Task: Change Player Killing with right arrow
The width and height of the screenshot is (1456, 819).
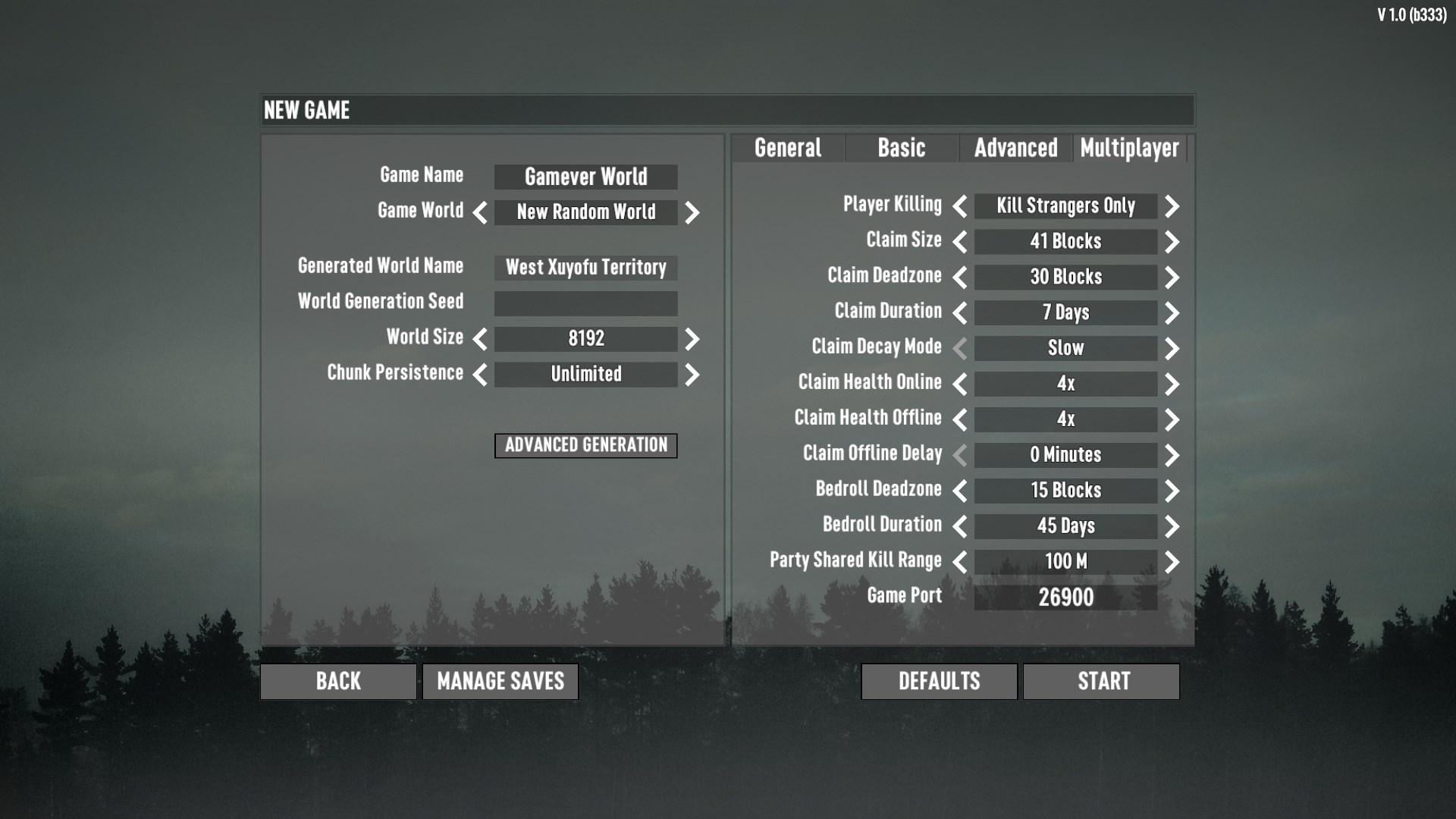Action: 1172,206
